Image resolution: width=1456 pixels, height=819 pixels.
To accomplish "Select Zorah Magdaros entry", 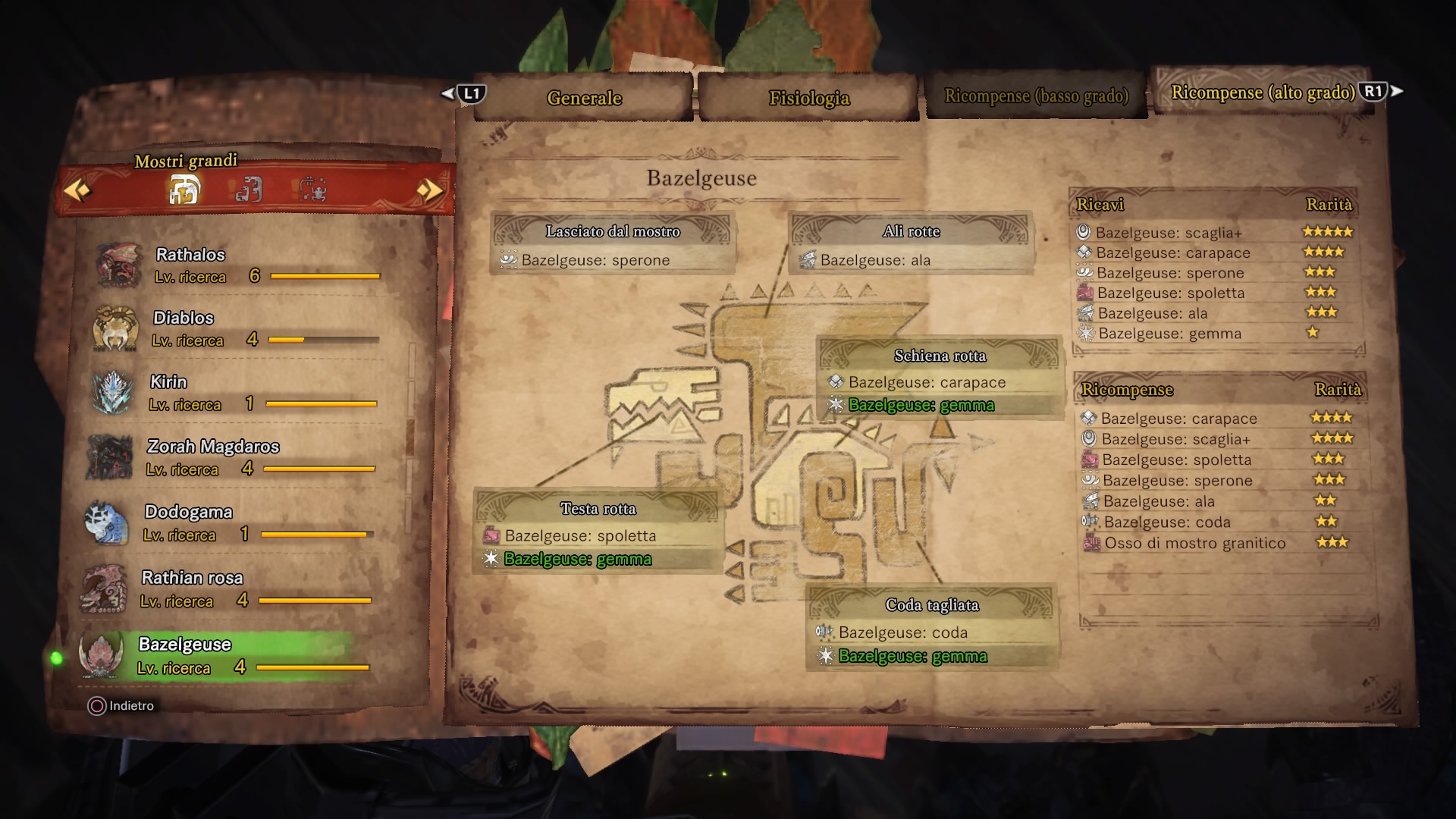I will (235, 457).
